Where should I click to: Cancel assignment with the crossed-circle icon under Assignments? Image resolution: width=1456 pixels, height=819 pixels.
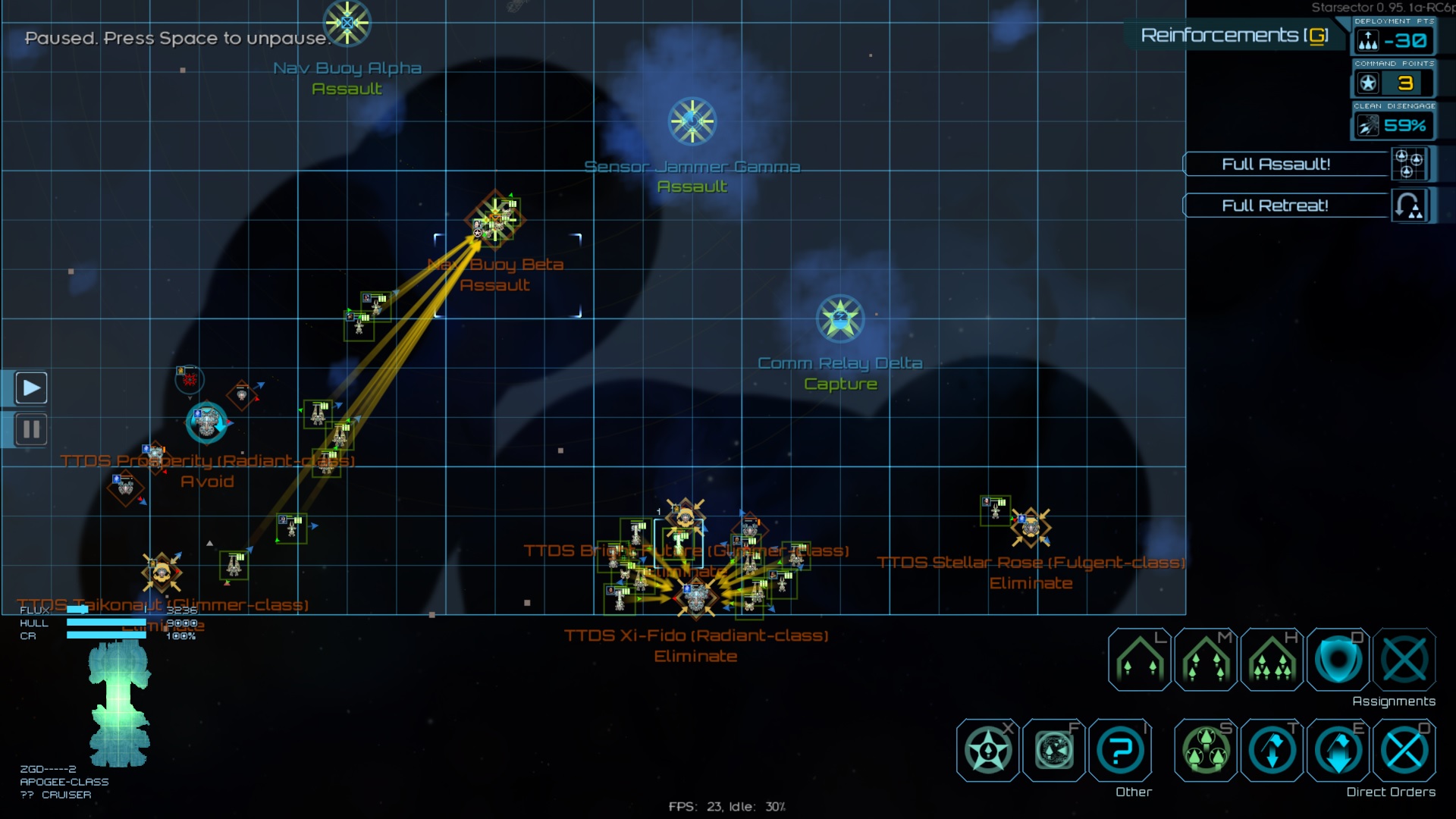(x=1404, y=660)
